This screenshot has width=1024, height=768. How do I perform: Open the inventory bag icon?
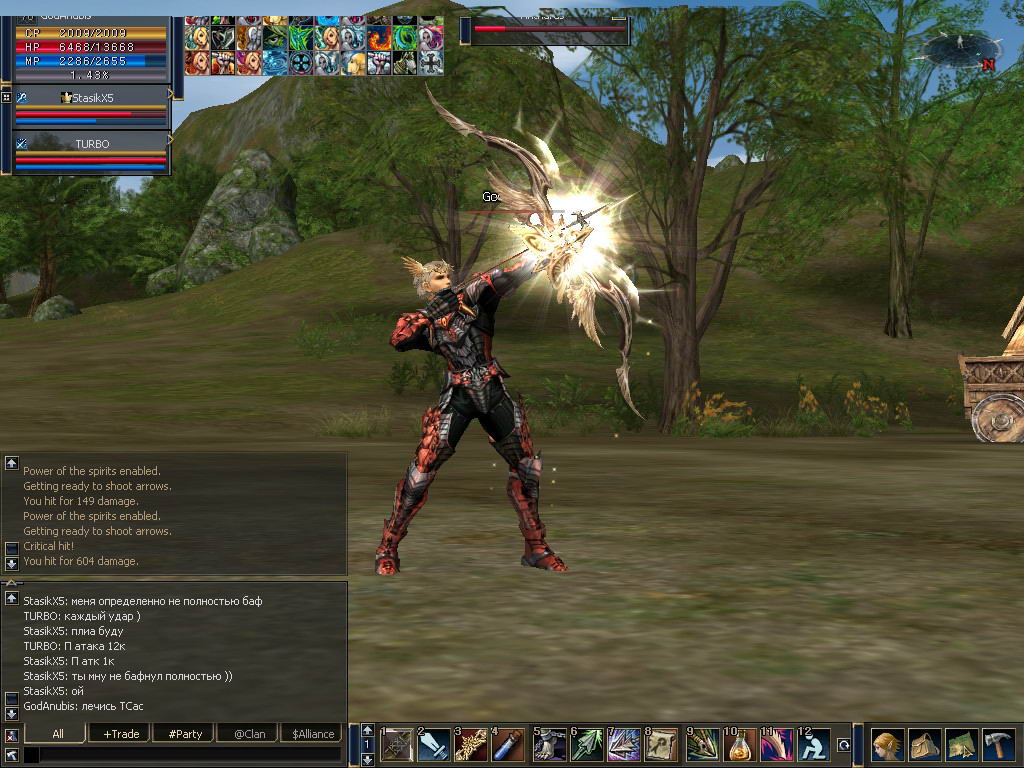(924, 745)
